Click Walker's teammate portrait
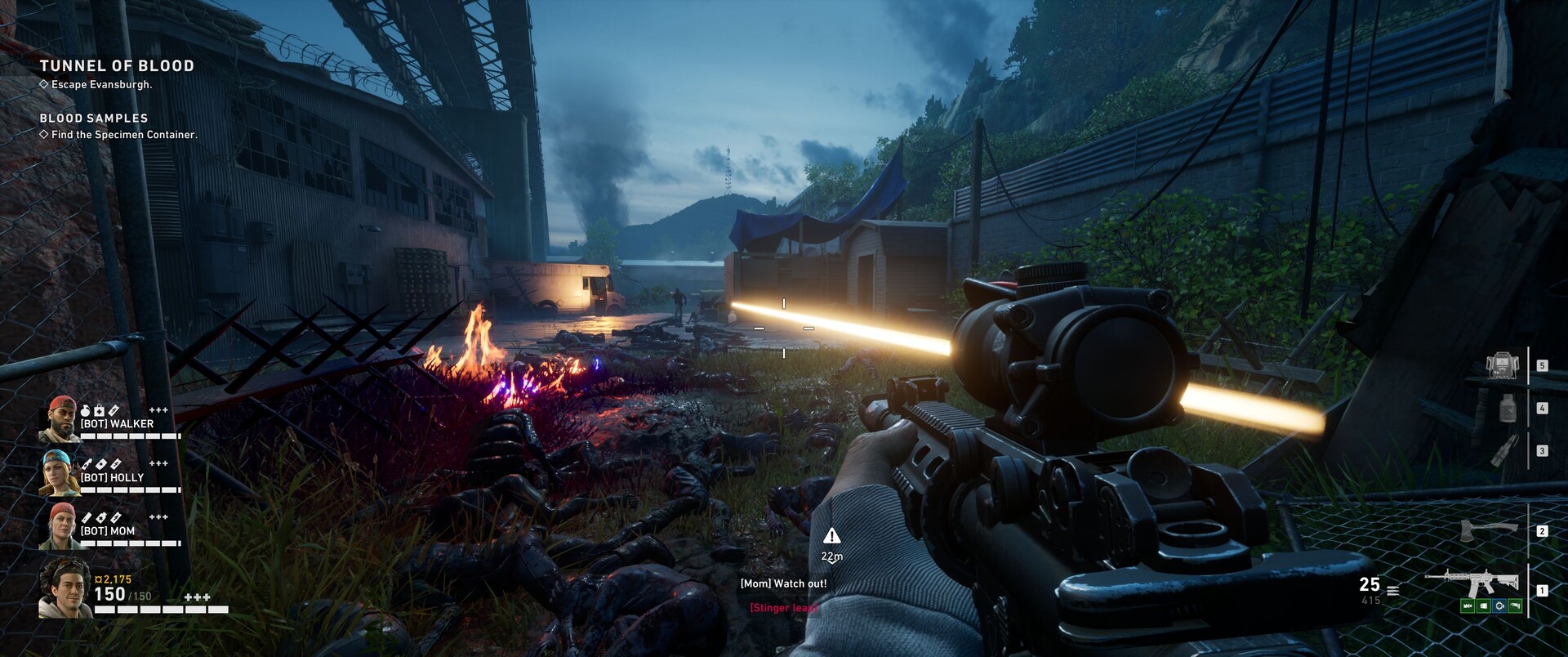 click(x=59, y=419)
